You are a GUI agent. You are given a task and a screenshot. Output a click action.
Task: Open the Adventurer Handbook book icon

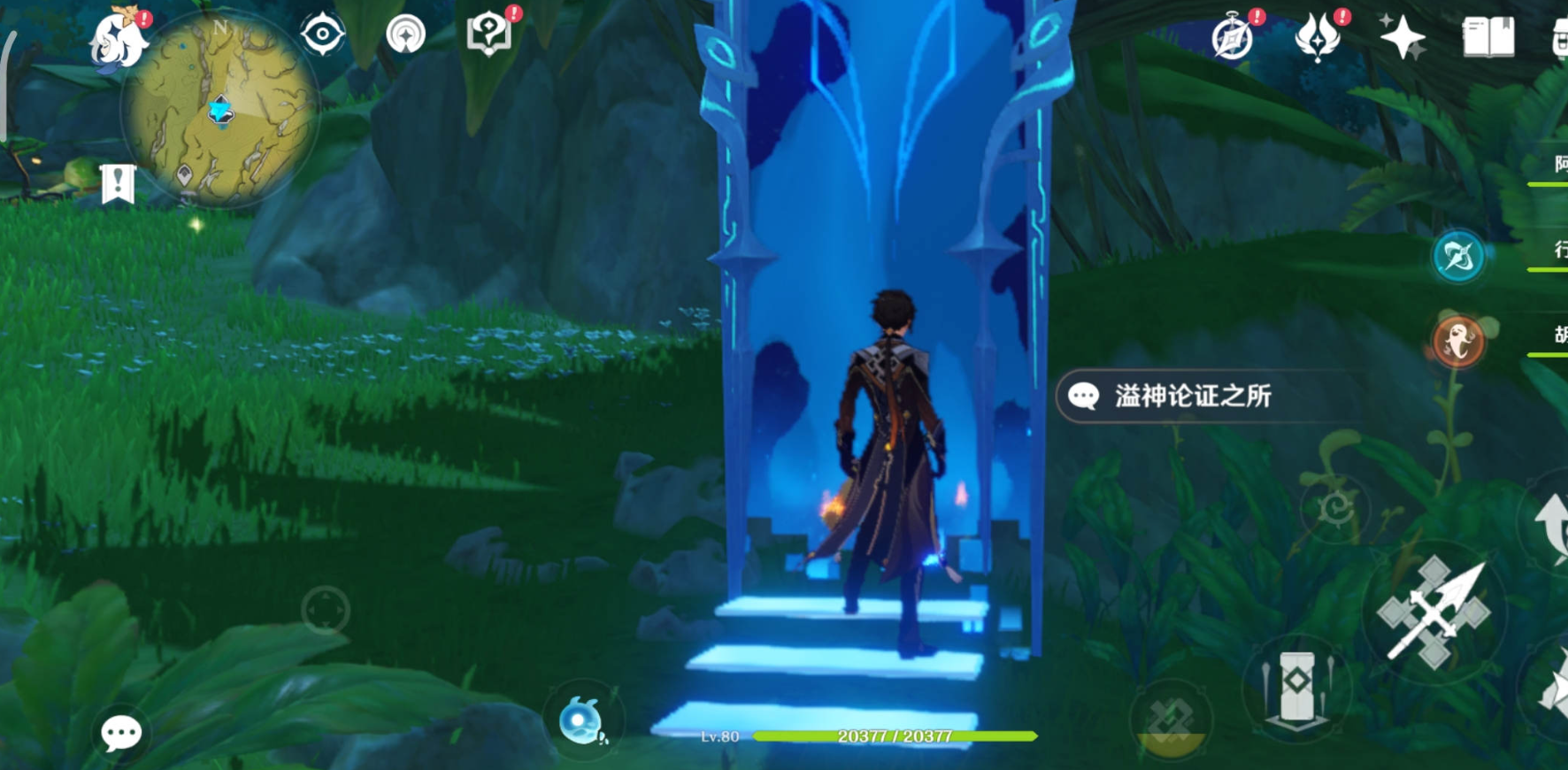[x=1488, y=38]
